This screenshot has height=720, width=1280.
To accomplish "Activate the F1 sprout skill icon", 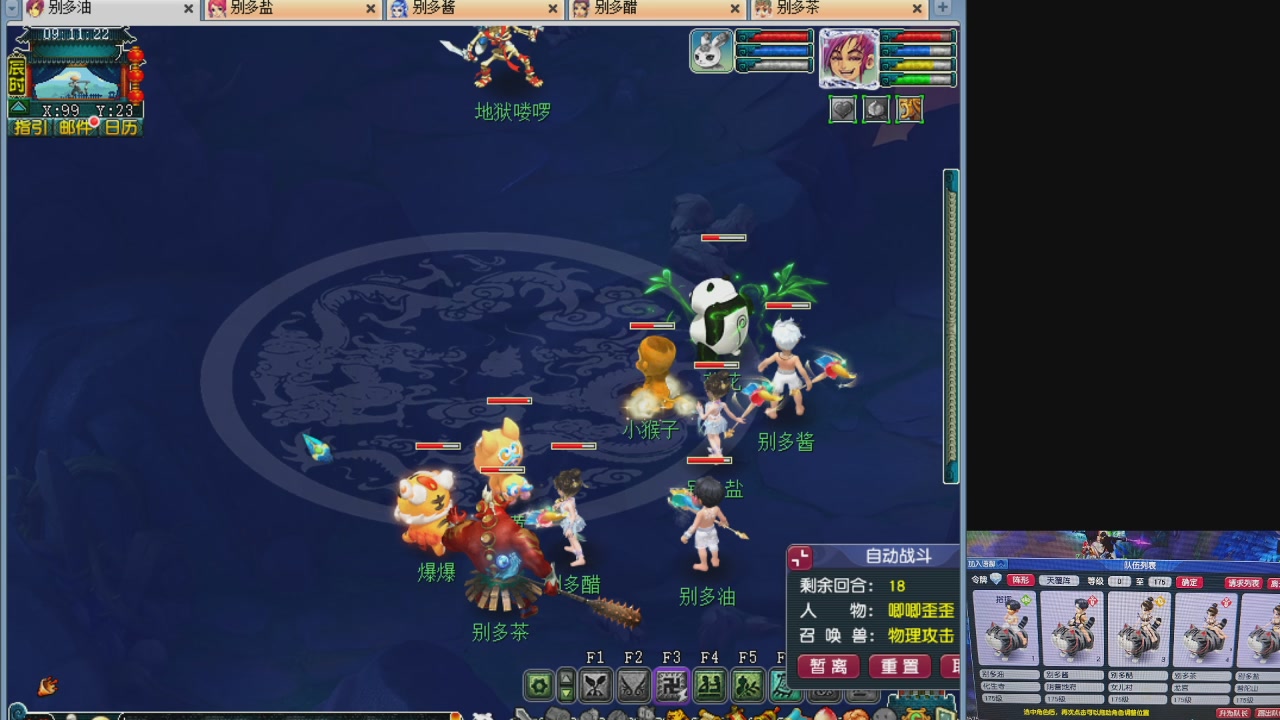I will (597, 685).
